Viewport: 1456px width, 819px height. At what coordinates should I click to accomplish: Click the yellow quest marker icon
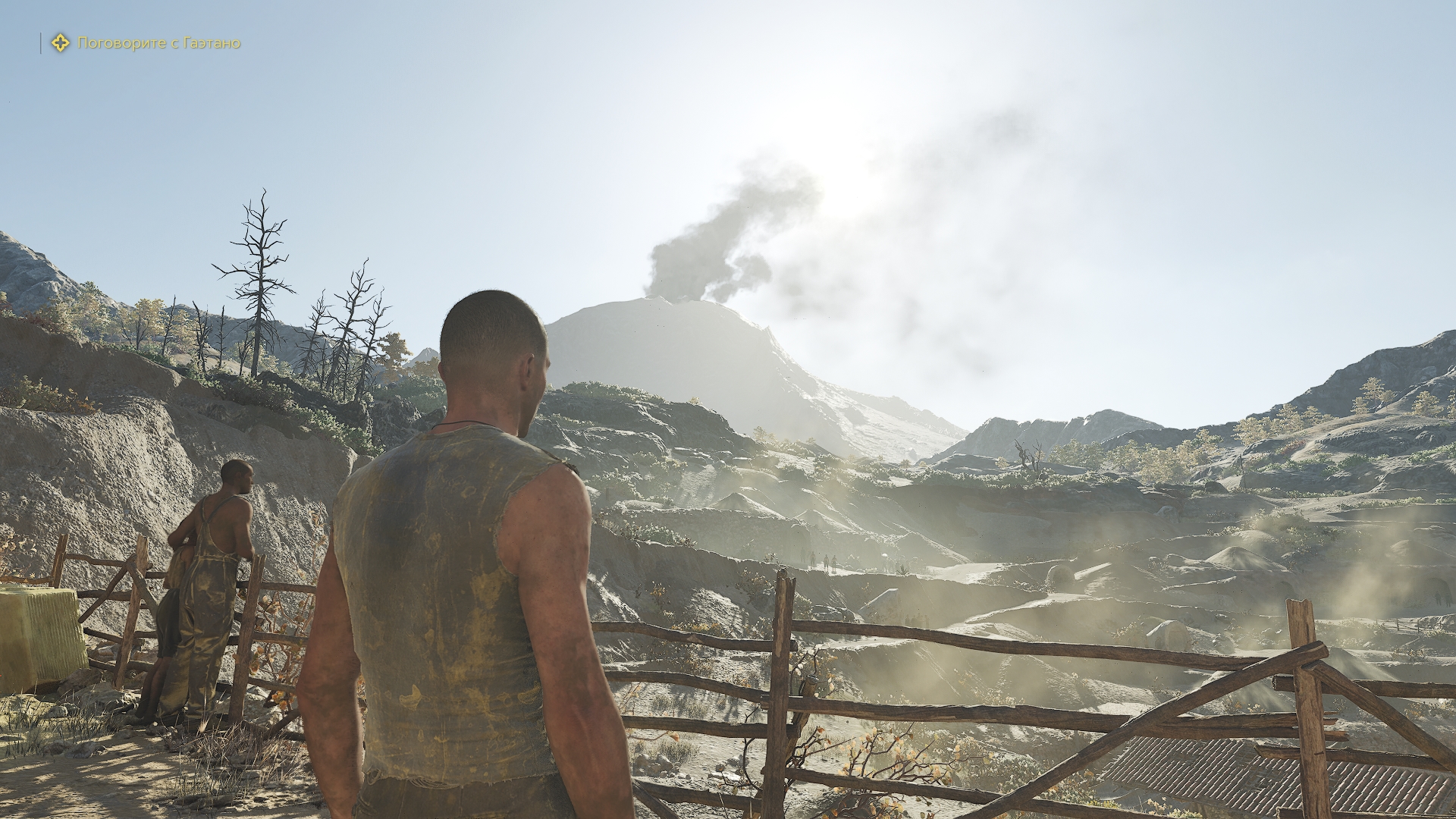pos(60,43)
